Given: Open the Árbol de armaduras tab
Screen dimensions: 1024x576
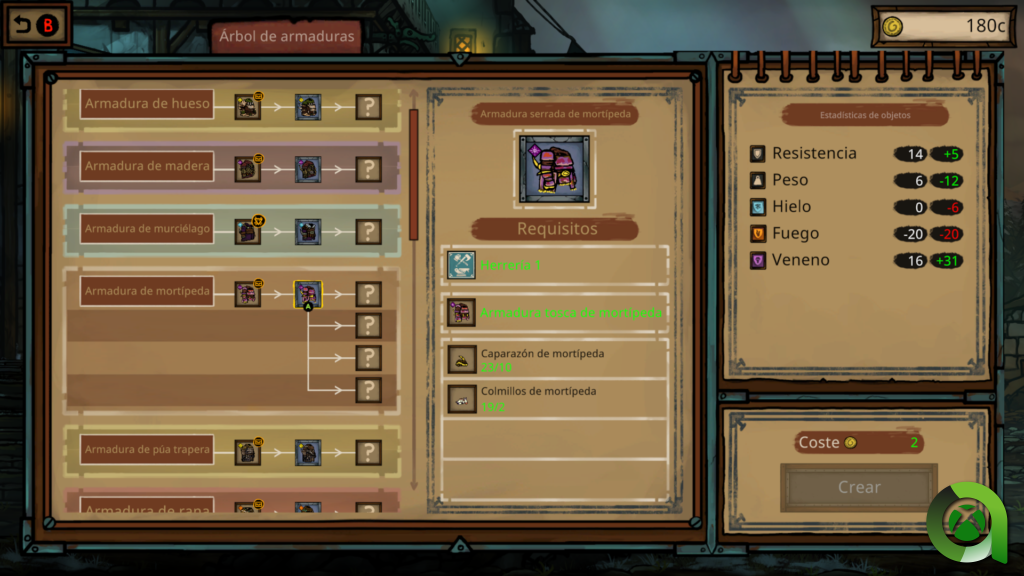Looking at the screenshot, I should click(x=286, y=37).
